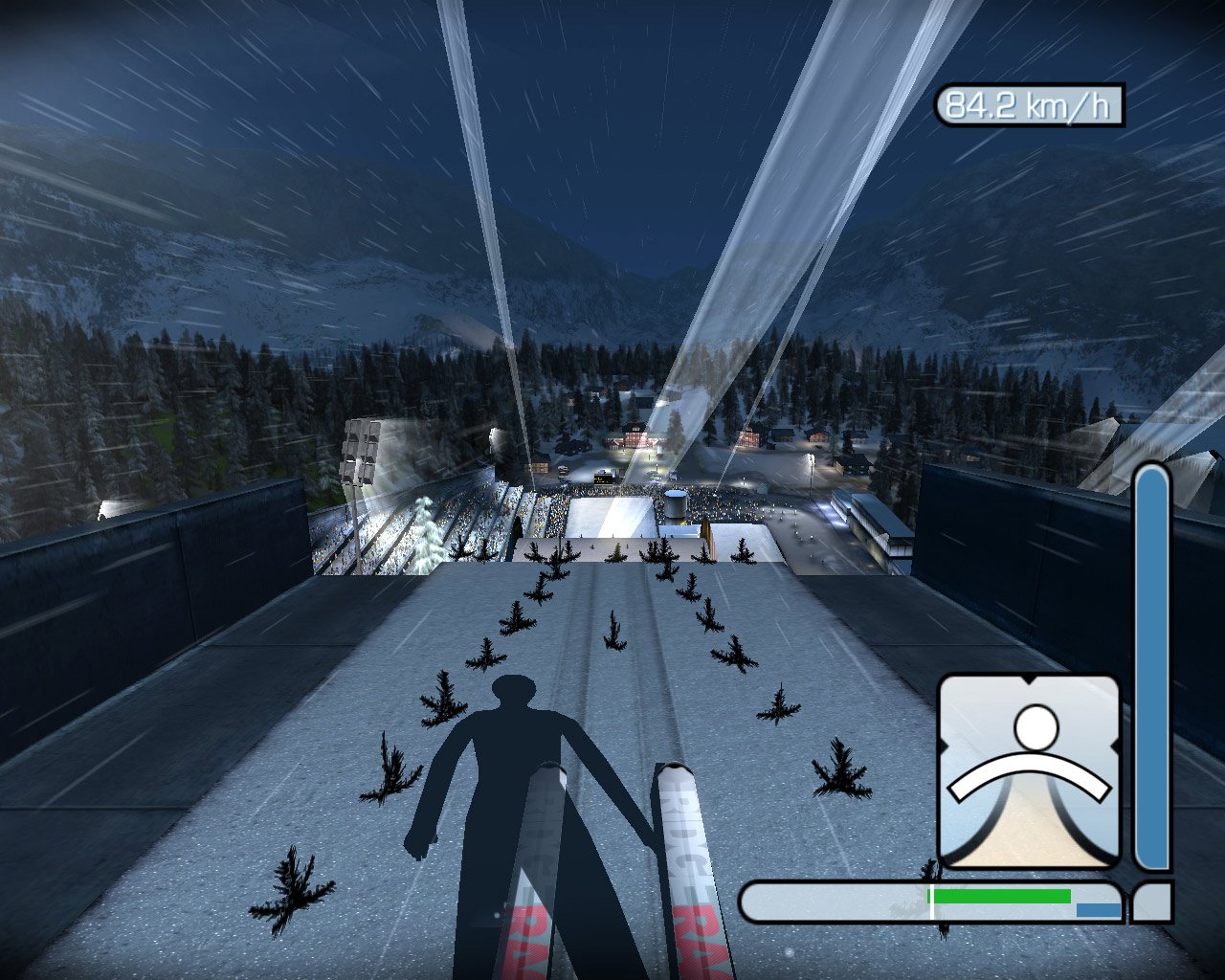
Task: Click the white tick mark on balance bar
Action: pyautogui.click(x=931, y=901)
